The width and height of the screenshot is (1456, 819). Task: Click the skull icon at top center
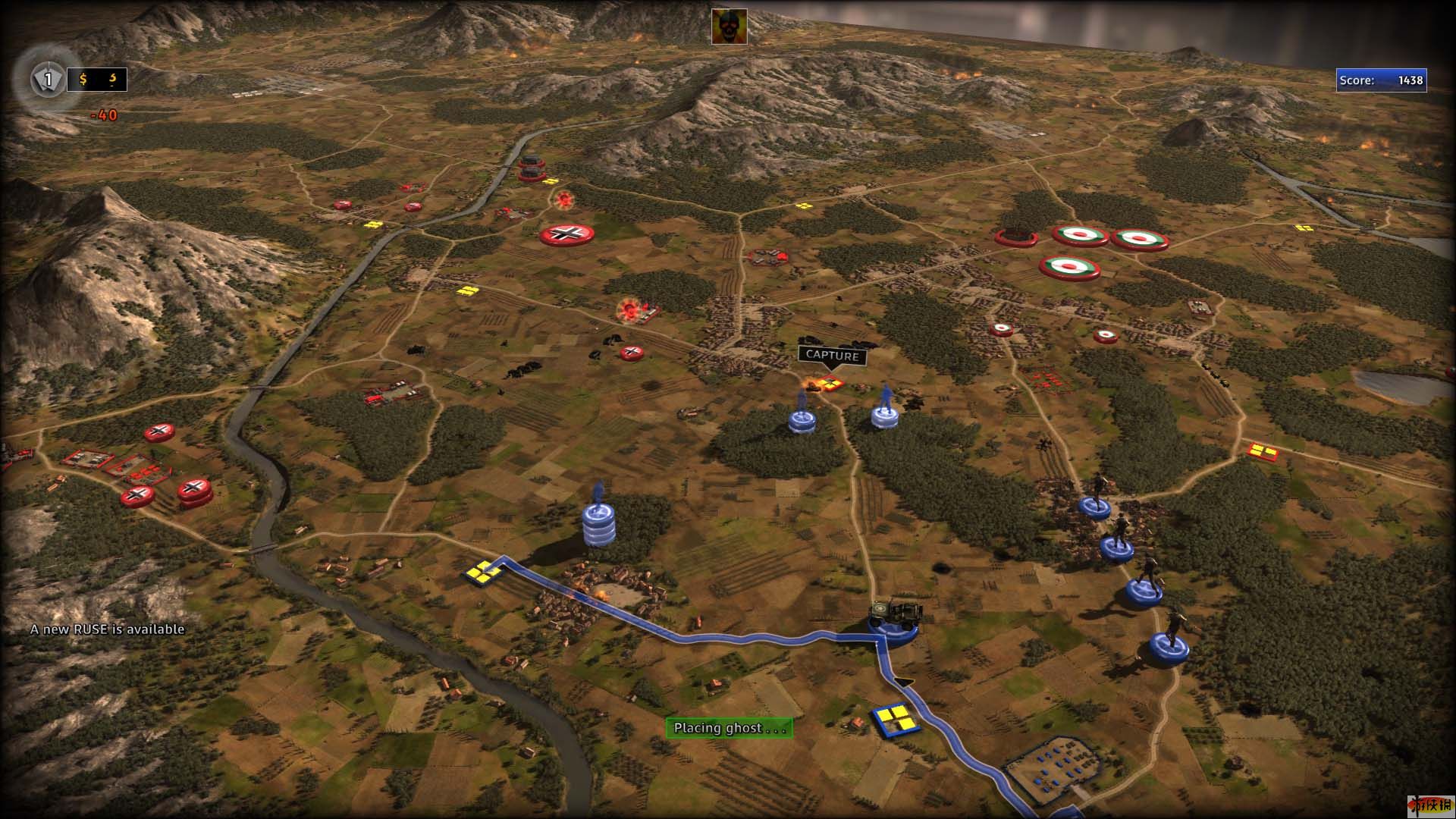pos(729,27)
